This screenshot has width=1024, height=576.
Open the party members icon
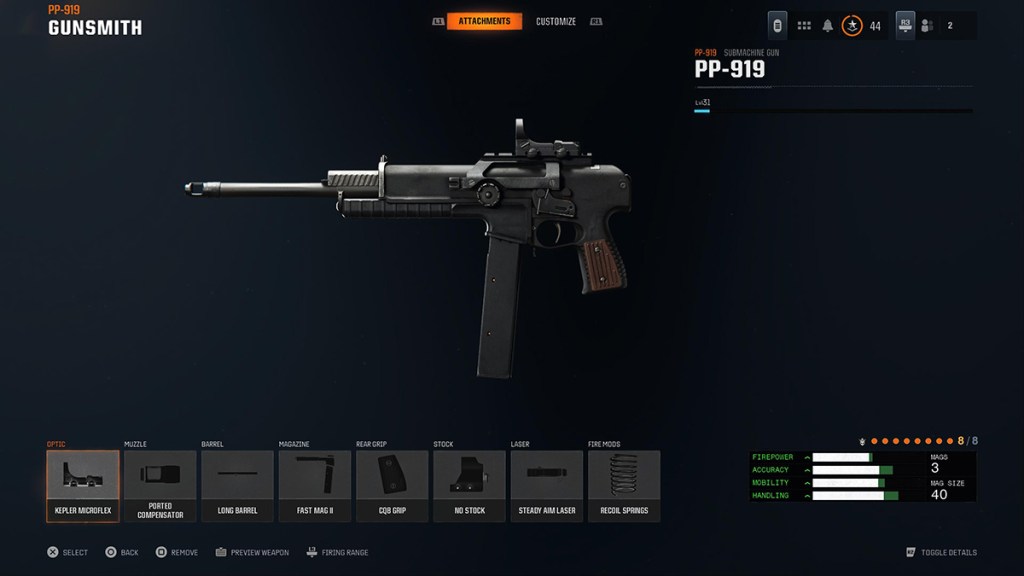929,26
